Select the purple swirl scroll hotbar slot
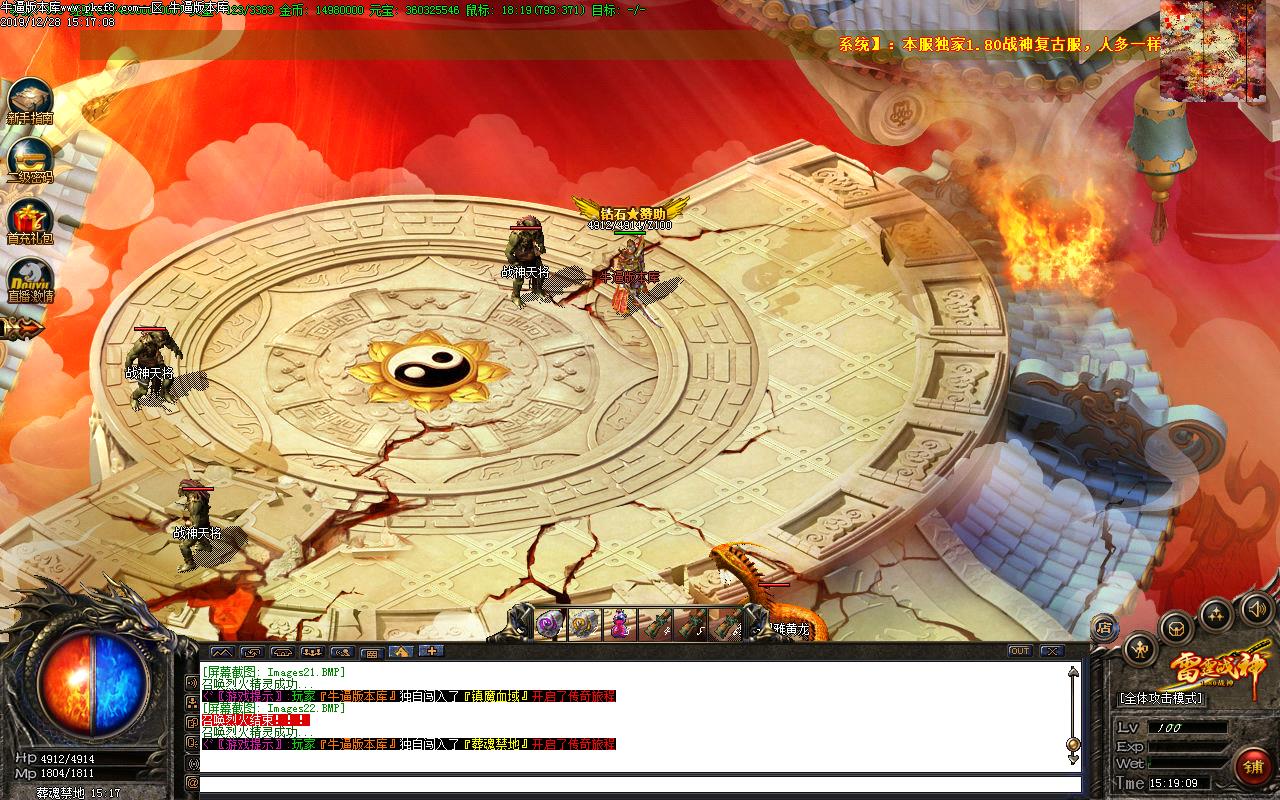 550,624
